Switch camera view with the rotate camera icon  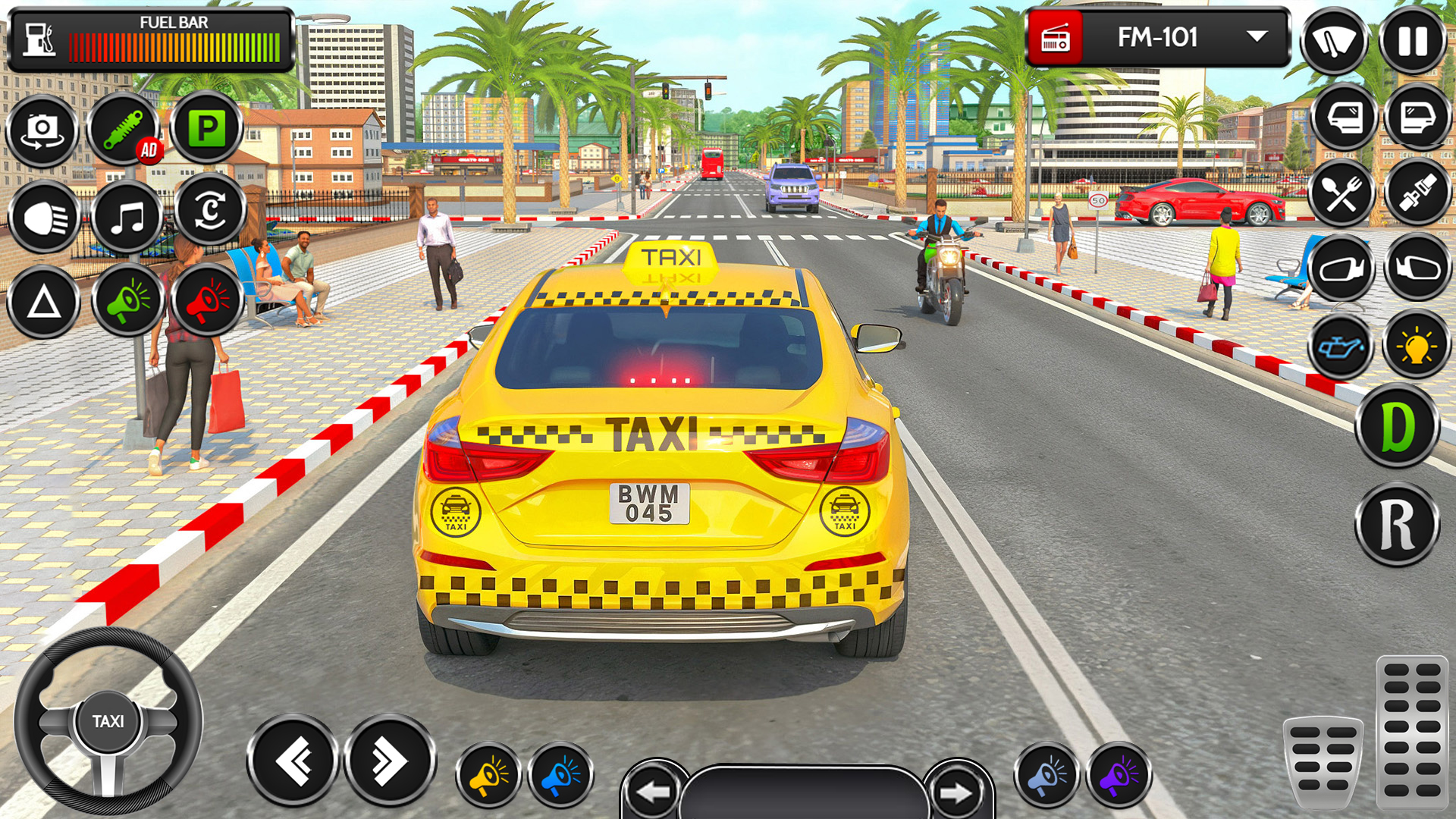click(43, 130)
